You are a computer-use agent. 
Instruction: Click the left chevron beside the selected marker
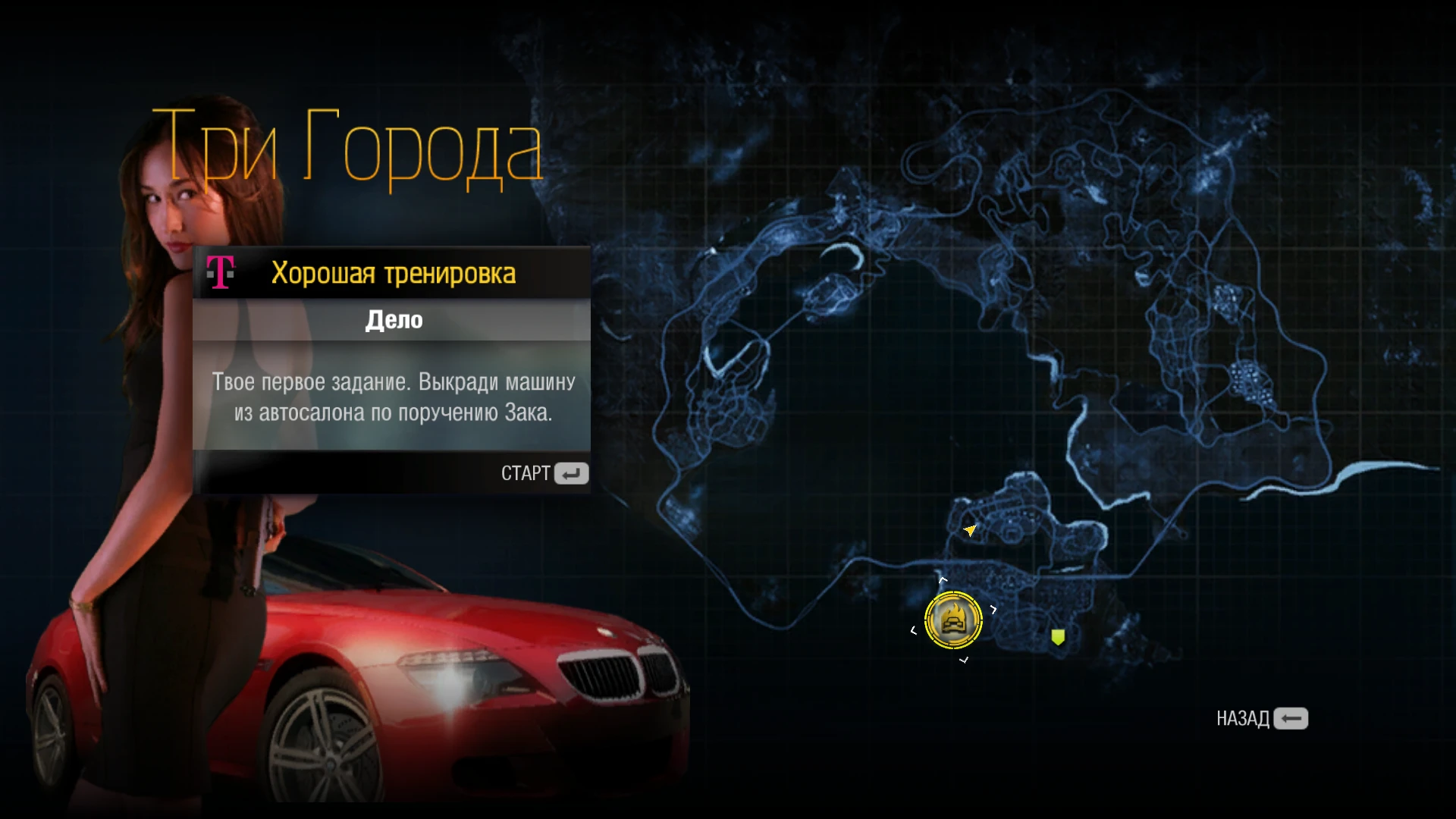[914, 630]
